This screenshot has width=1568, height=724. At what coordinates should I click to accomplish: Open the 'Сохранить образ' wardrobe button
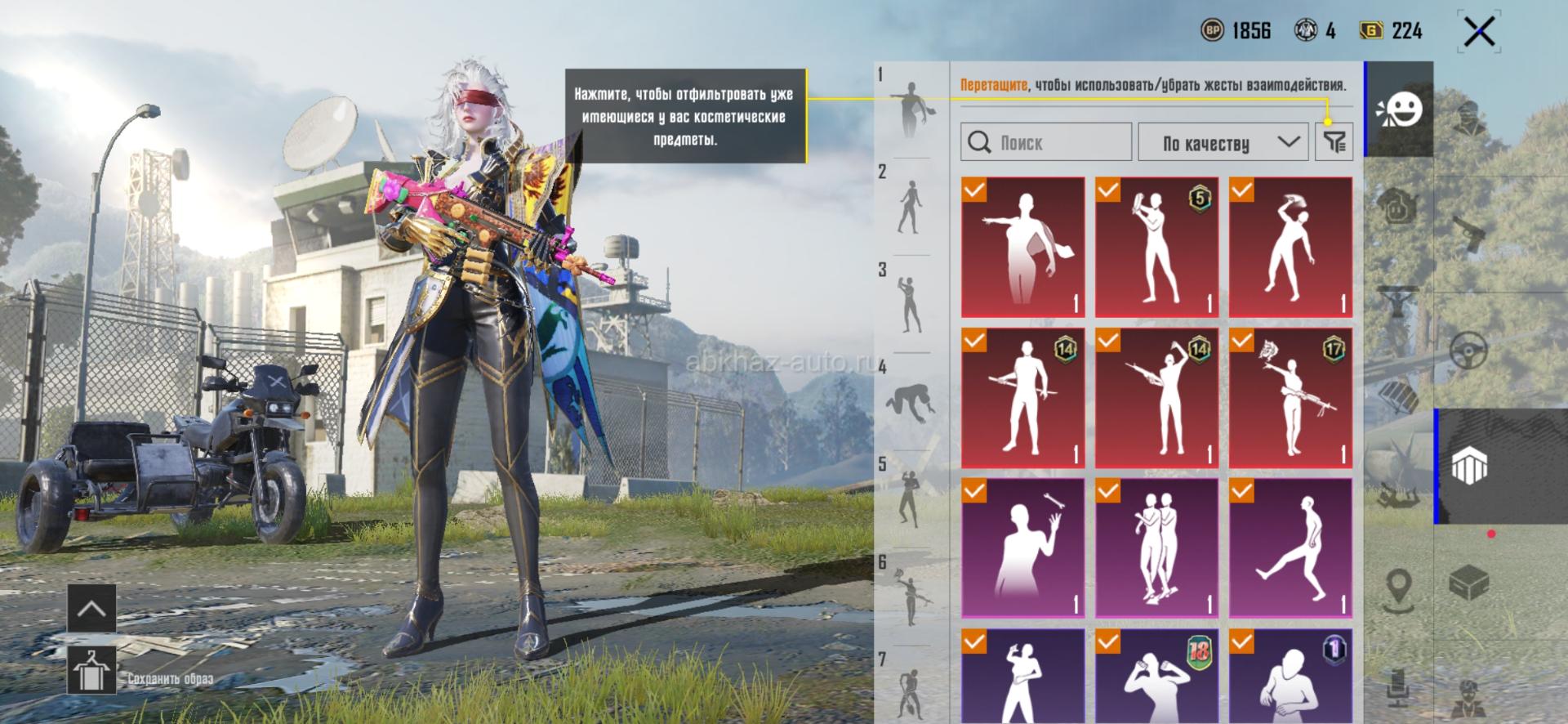coord(91,670)
